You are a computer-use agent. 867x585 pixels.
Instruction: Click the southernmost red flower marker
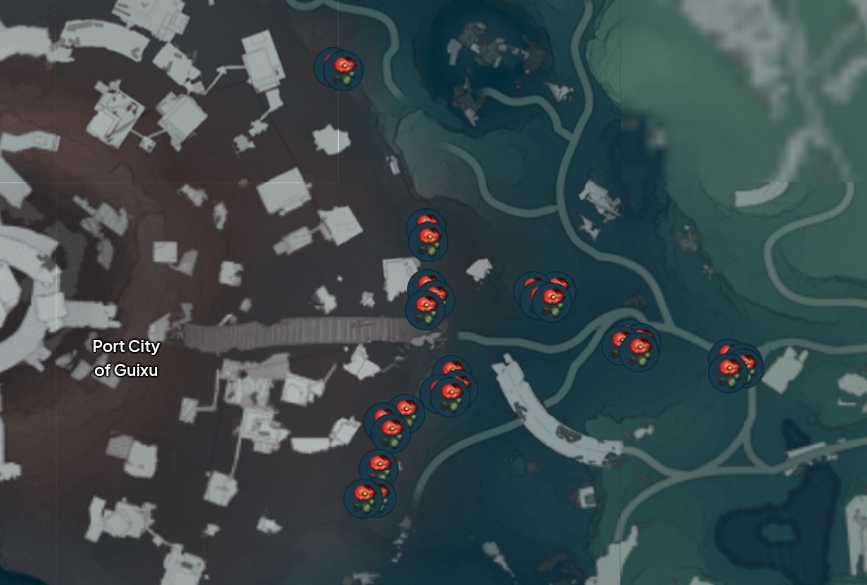[366, 497]
